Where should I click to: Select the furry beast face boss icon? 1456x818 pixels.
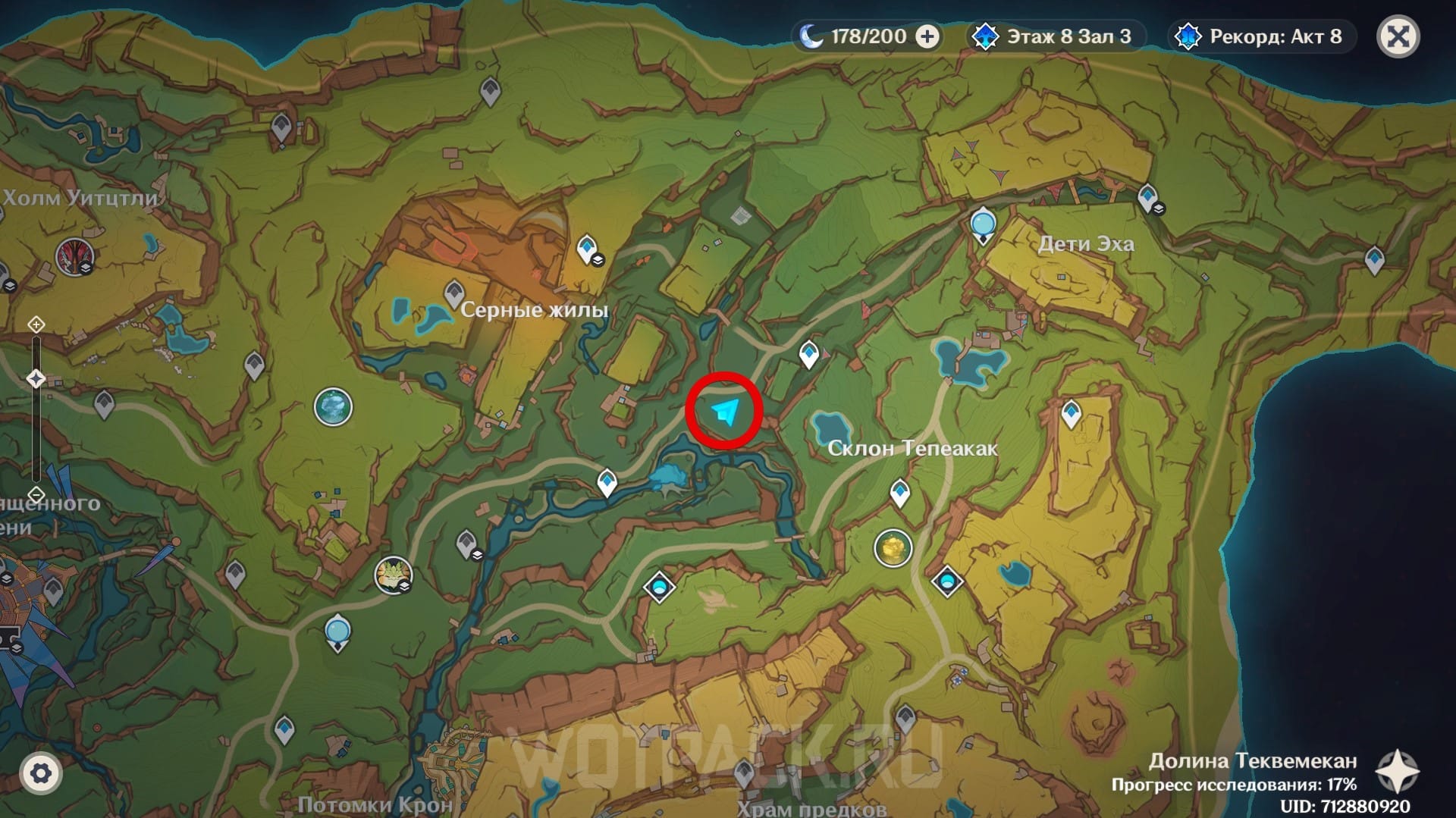tap(393, 574)
